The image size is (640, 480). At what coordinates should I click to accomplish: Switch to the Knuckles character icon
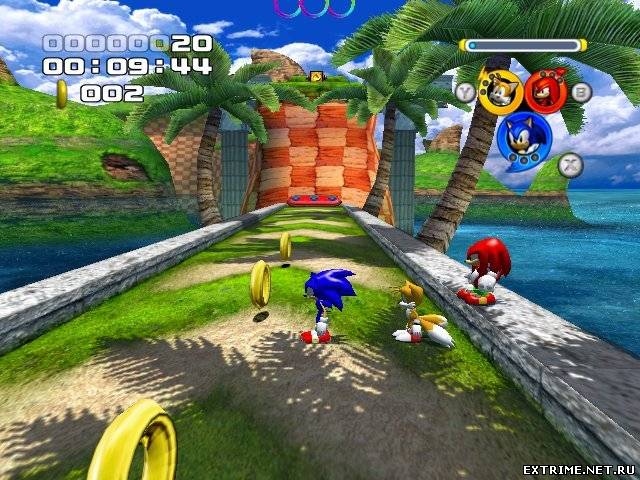tap(545, 90)
